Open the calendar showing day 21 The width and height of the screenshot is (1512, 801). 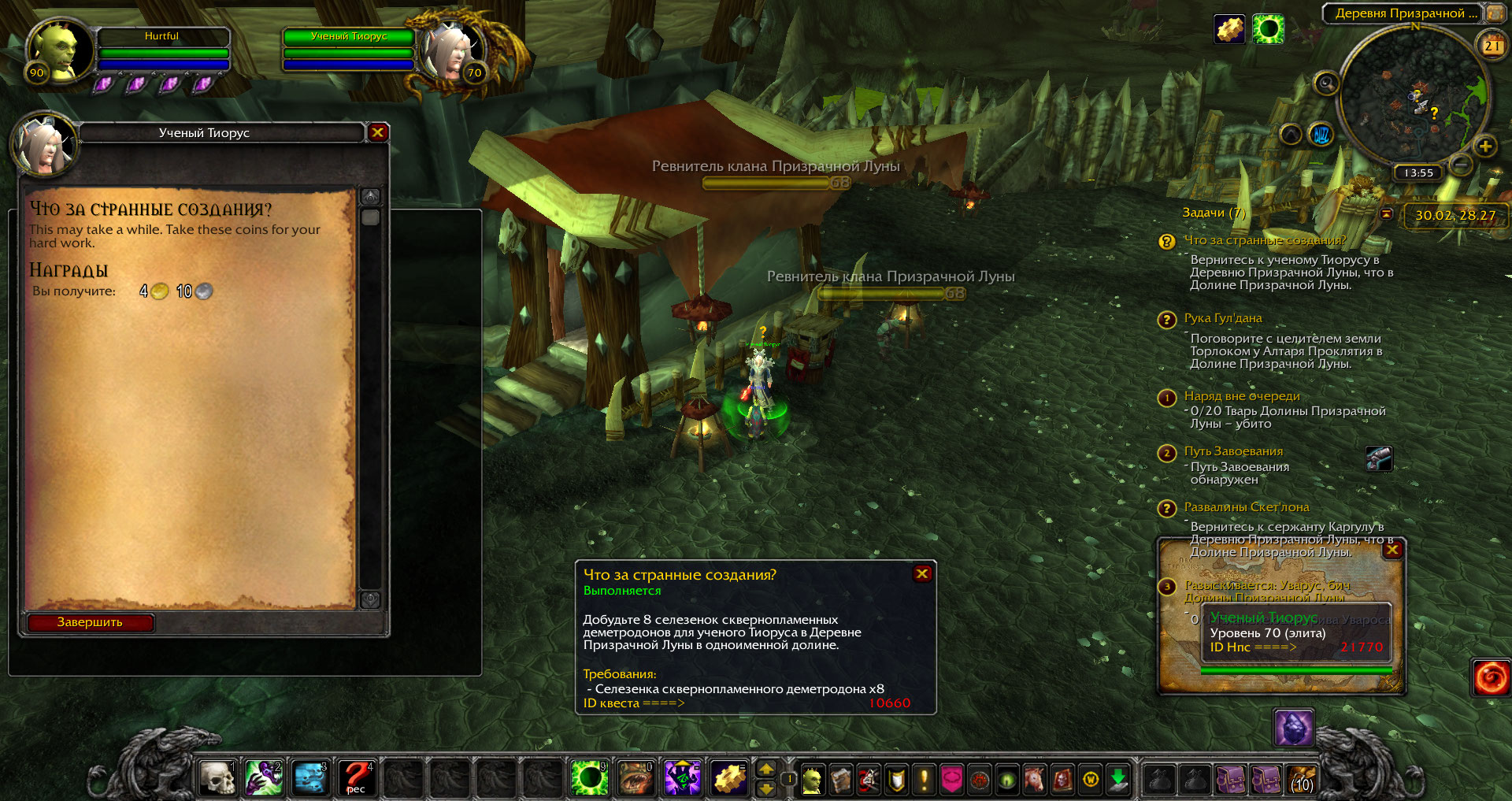(1492, 46)
